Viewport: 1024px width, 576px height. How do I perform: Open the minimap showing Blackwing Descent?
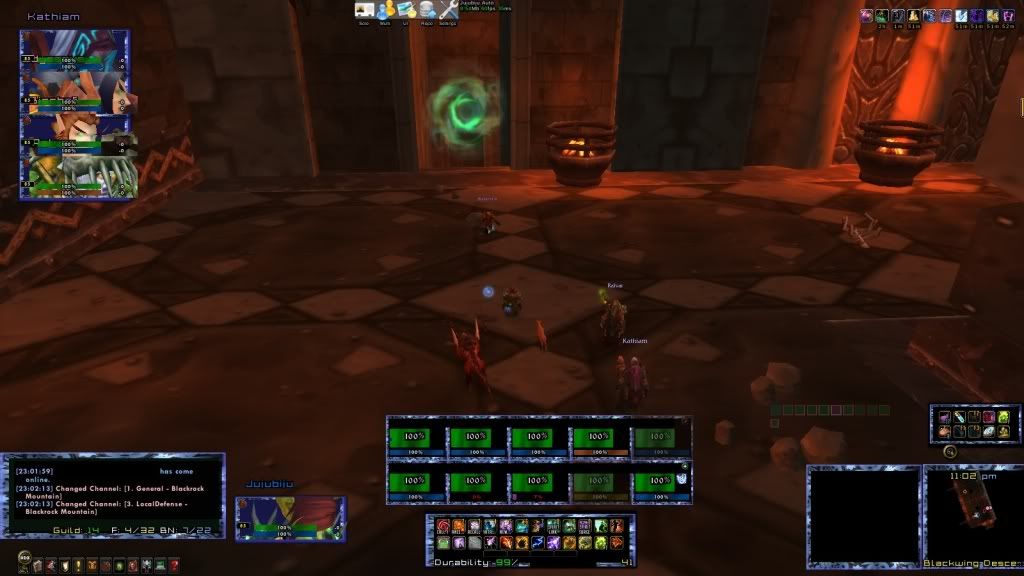[971, 515]
